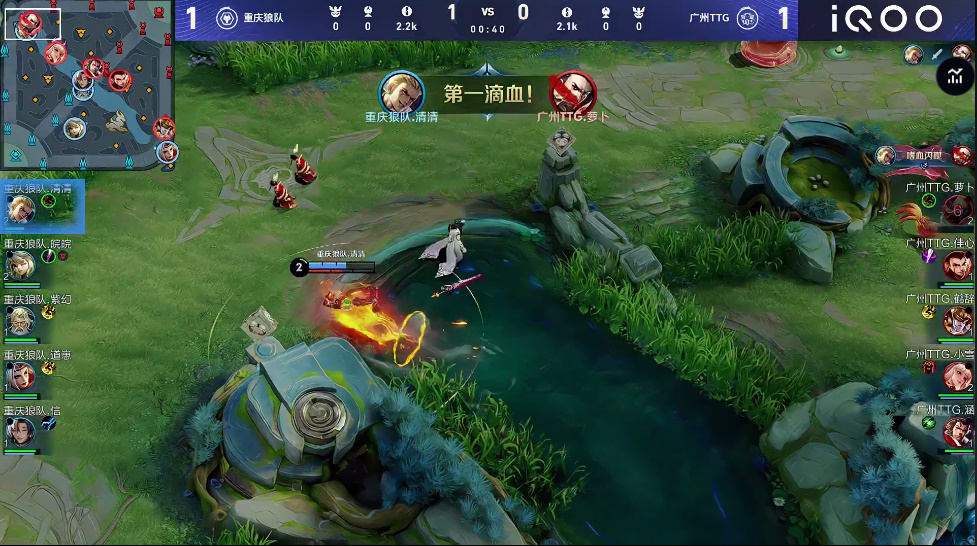Select player 重庆狼队.清清 portrait

pos(21,208)
